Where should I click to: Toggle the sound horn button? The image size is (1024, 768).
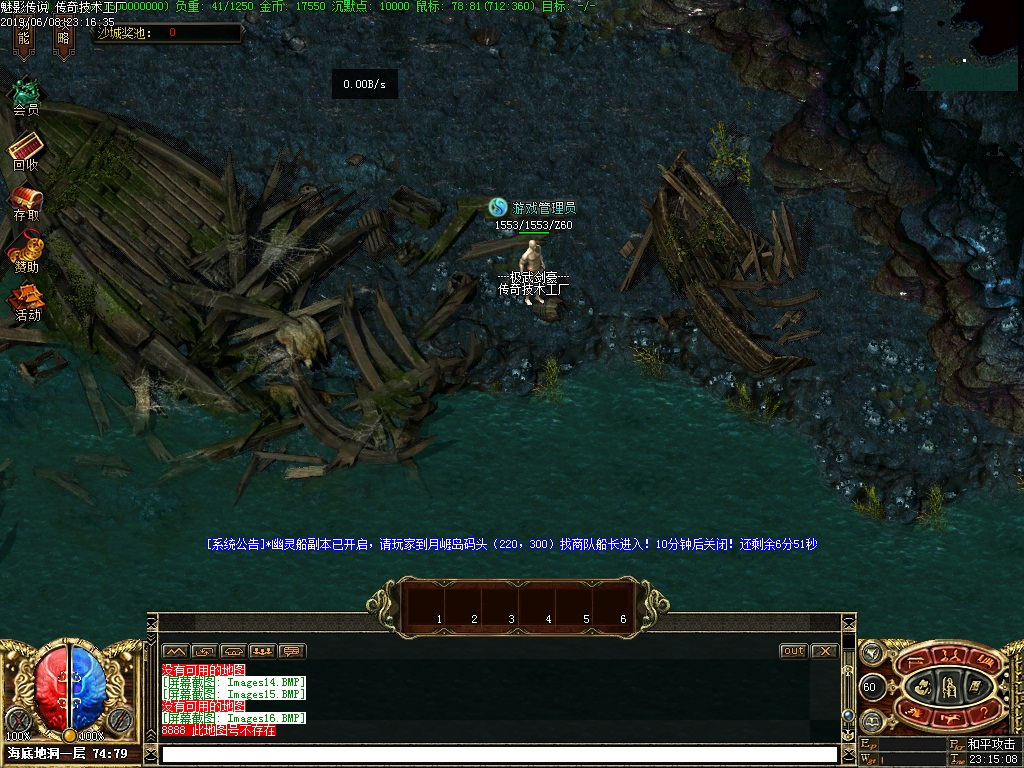coord(870,654)
